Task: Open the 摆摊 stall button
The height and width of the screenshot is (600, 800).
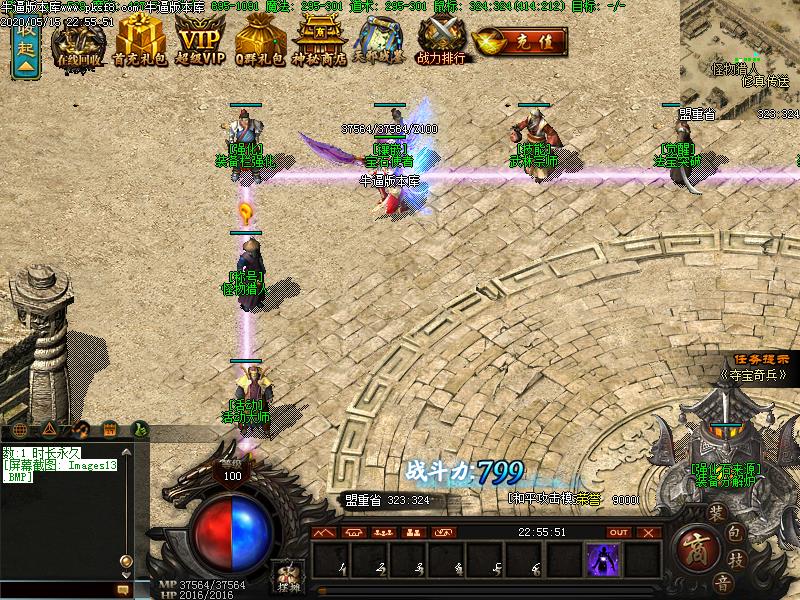Action: click(x=288, y=576)
